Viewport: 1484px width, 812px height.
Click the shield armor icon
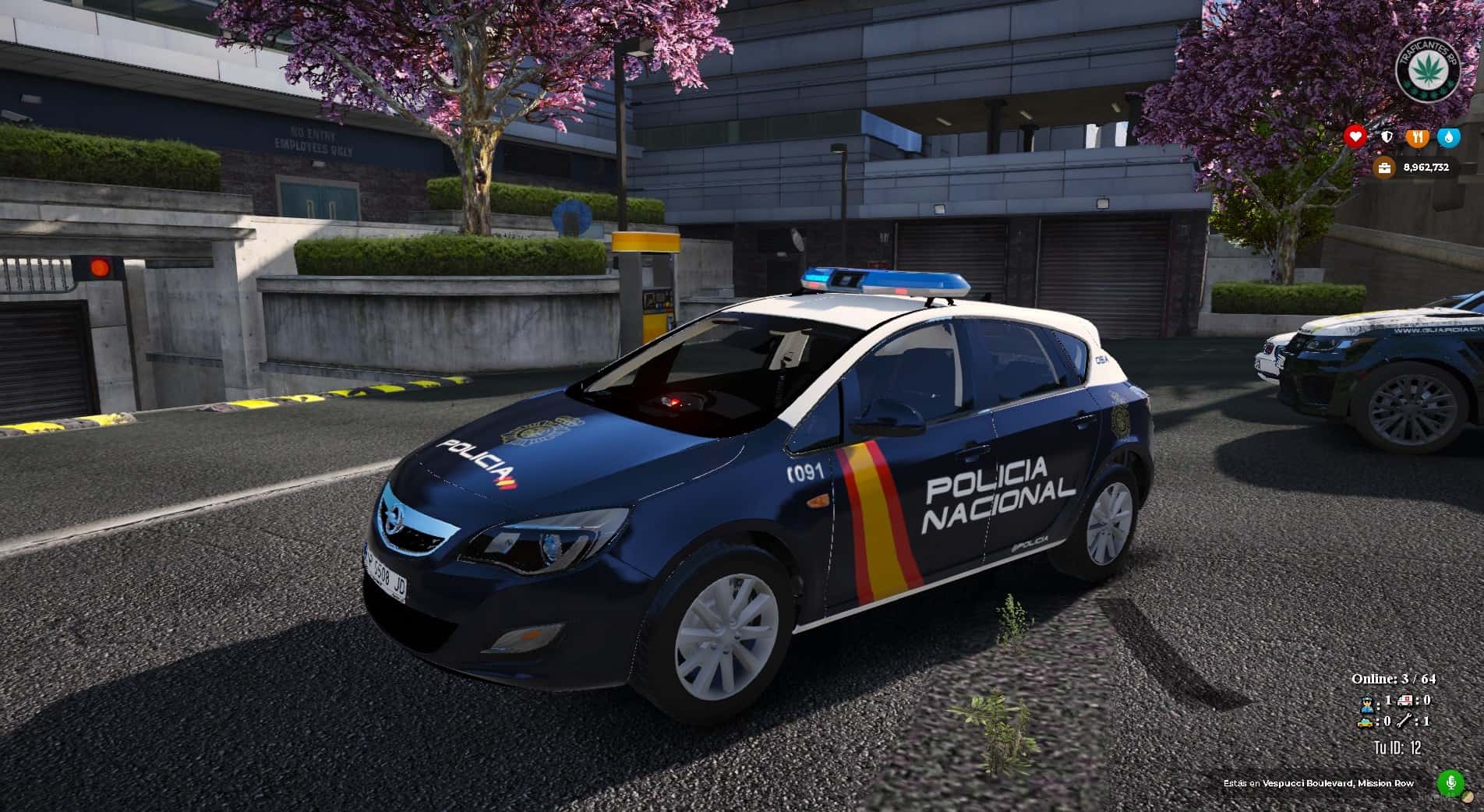pyautogui.click(x=1387, y=137)
